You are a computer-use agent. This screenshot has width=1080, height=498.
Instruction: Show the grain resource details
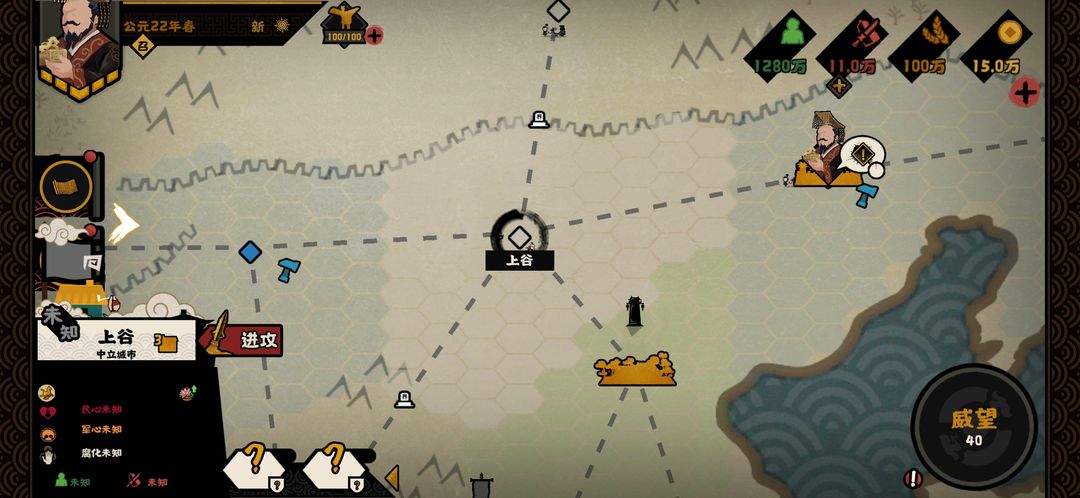923,45
